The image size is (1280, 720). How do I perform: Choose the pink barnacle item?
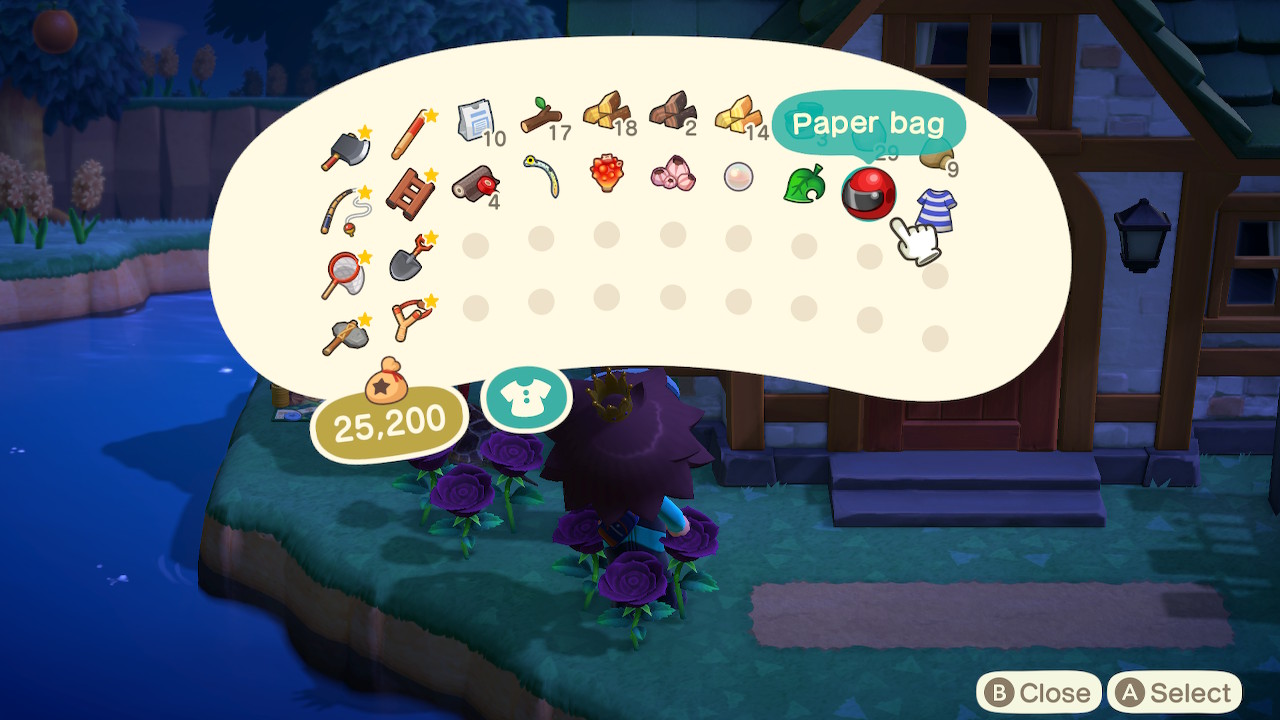(672, 173)
